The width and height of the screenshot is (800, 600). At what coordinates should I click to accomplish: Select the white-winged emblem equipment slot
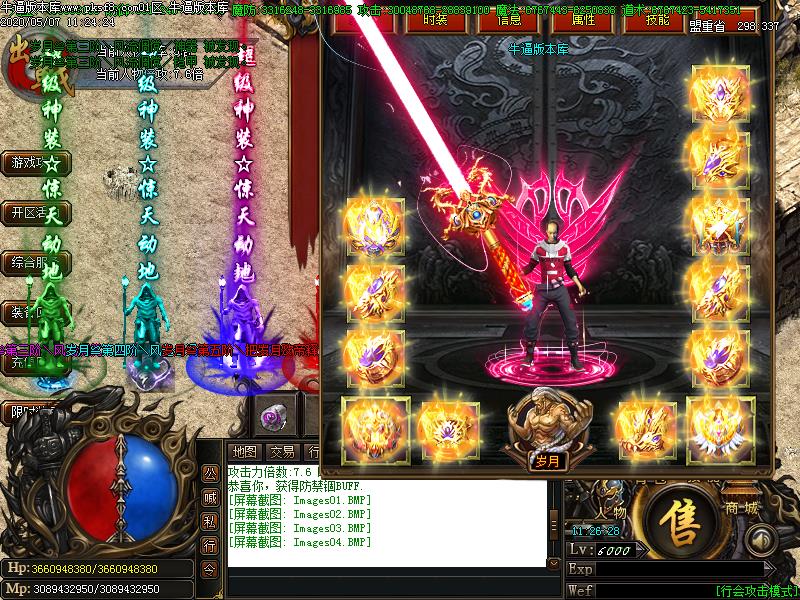pos(720,423)
